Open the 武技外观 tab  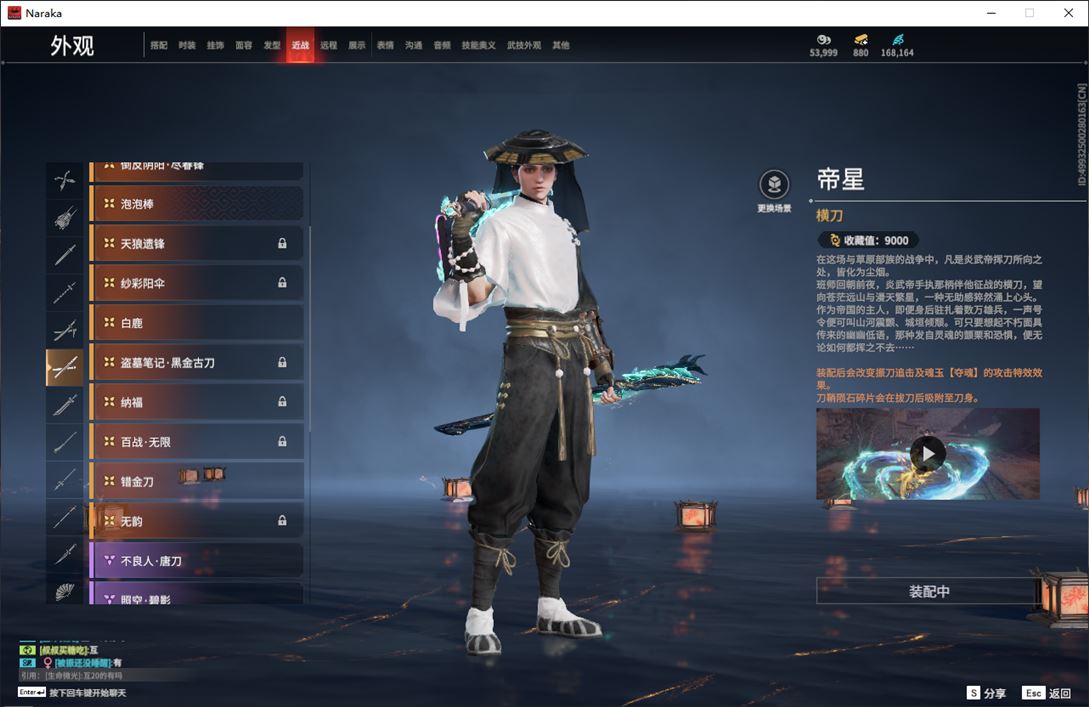523,46
